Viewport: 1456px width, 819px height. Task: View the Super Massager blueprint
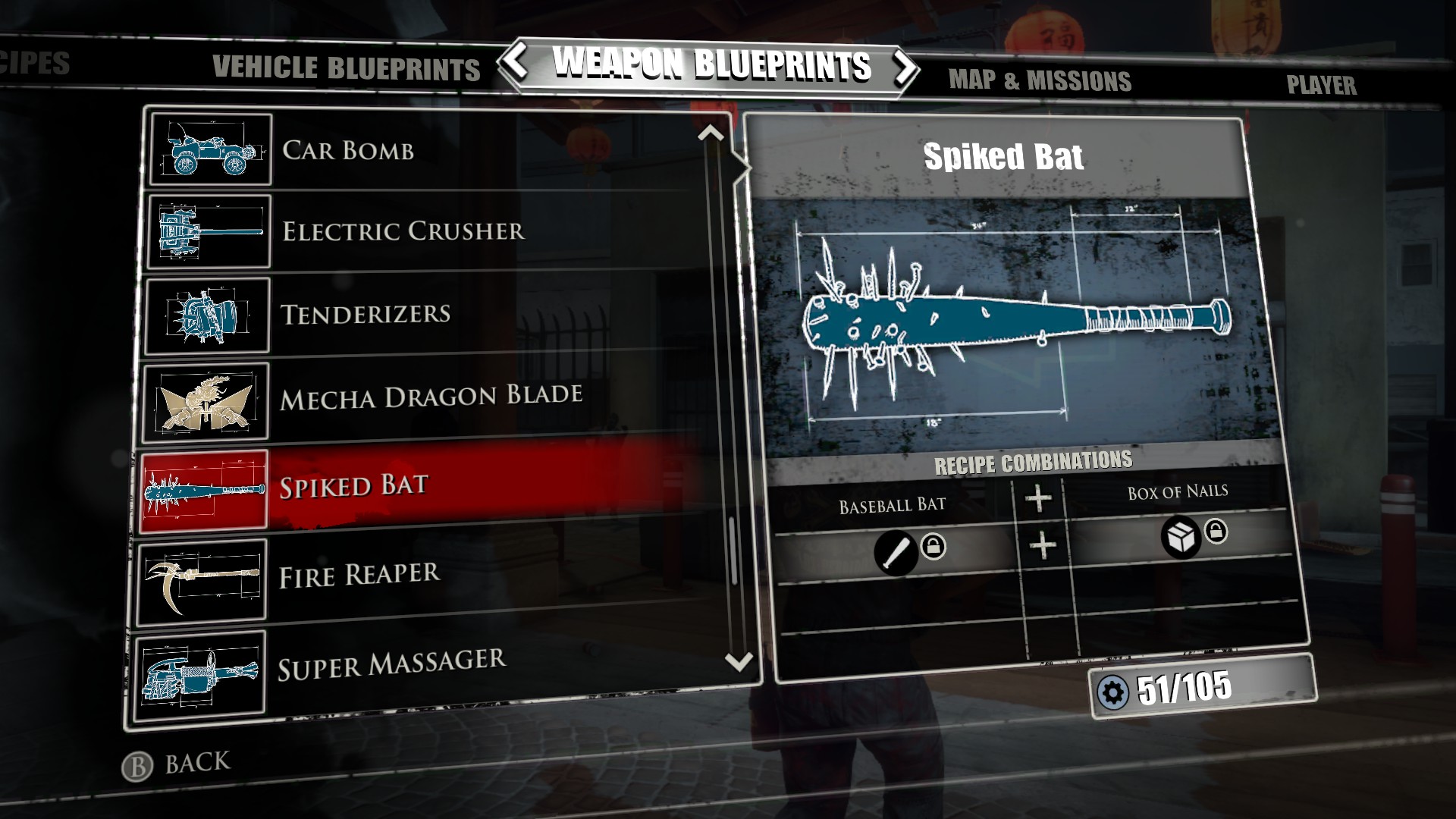[x=425, y=665]
